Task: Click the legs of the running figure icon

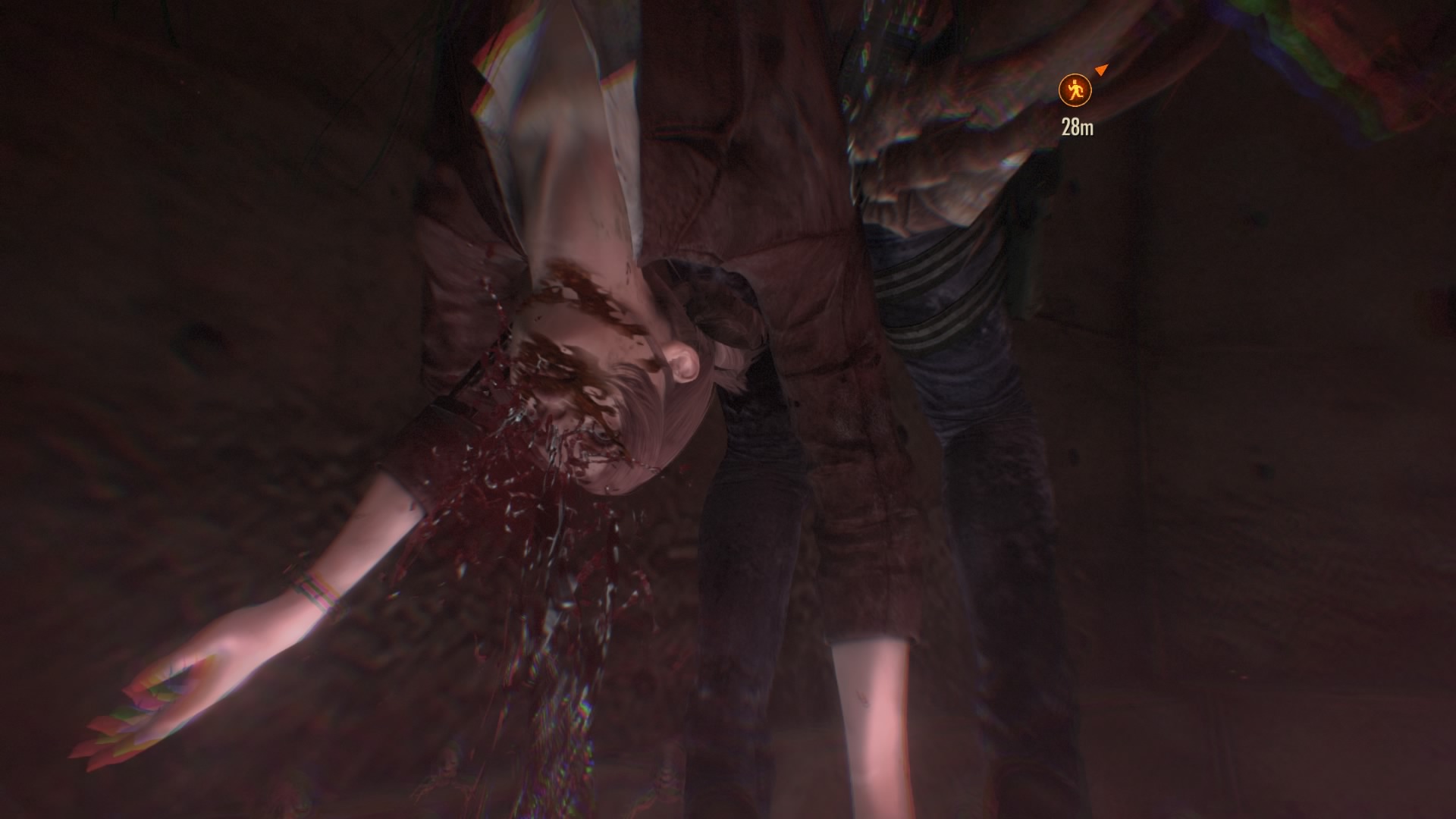Action: (1076, 97)
